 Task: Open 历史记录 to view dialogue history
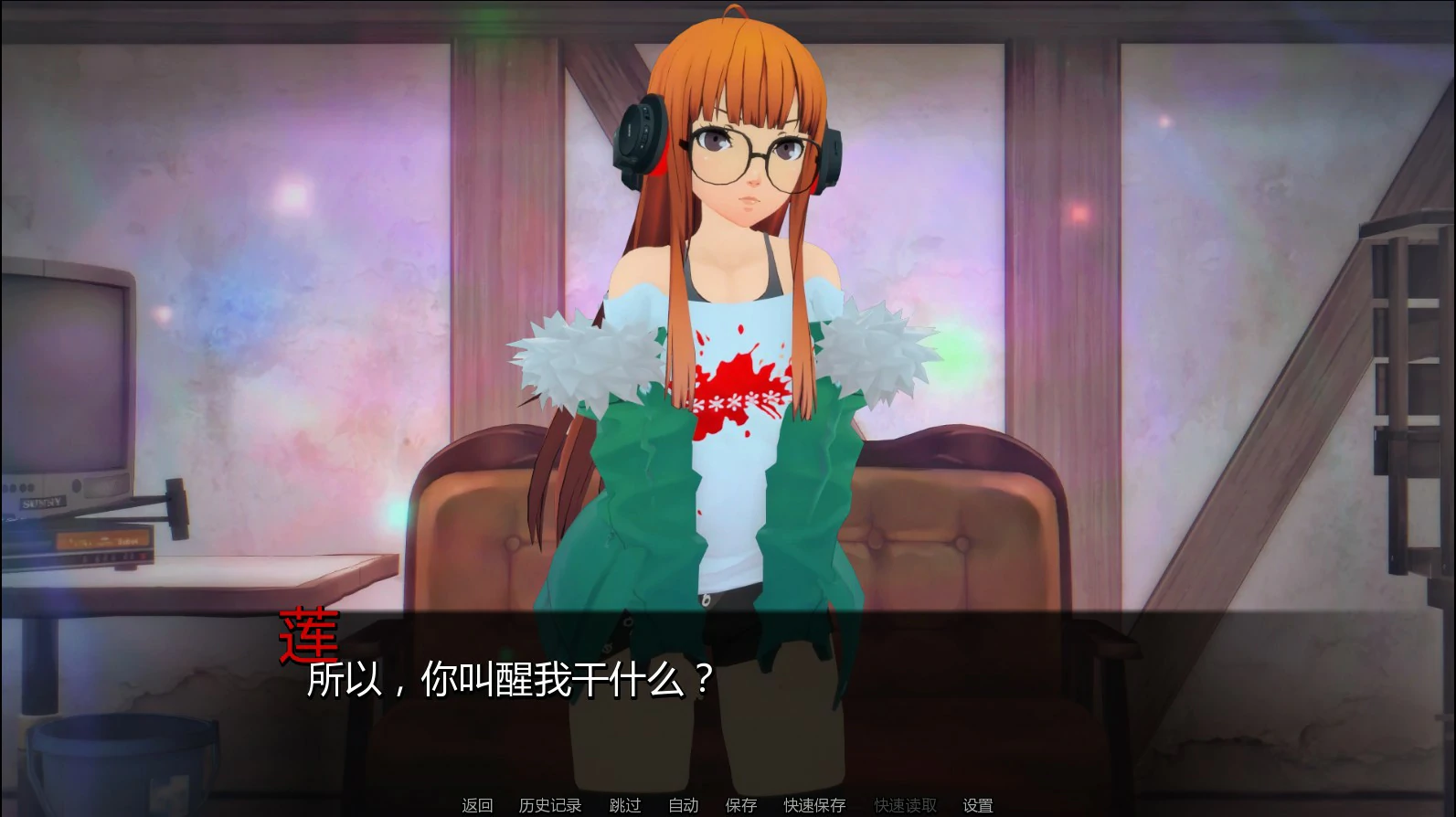[549, 805]
